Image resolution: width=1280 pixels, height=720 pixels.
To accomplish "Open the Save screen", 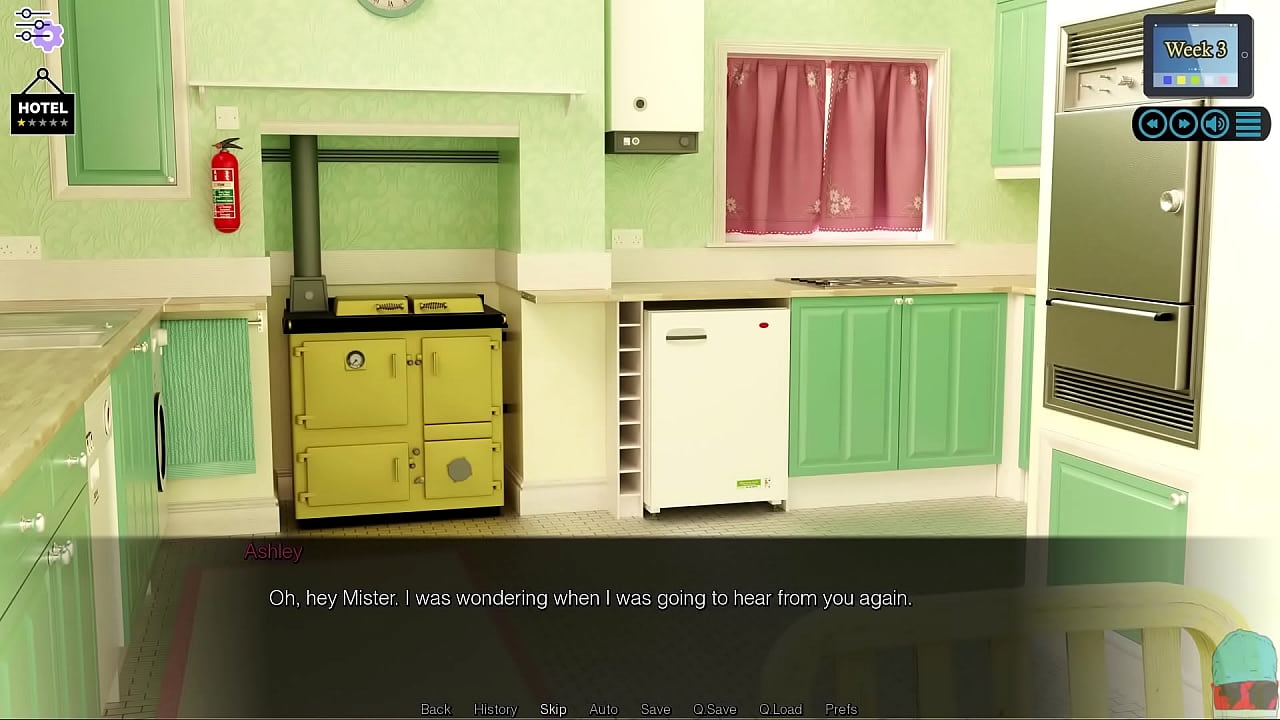I will tap(655, 709).
